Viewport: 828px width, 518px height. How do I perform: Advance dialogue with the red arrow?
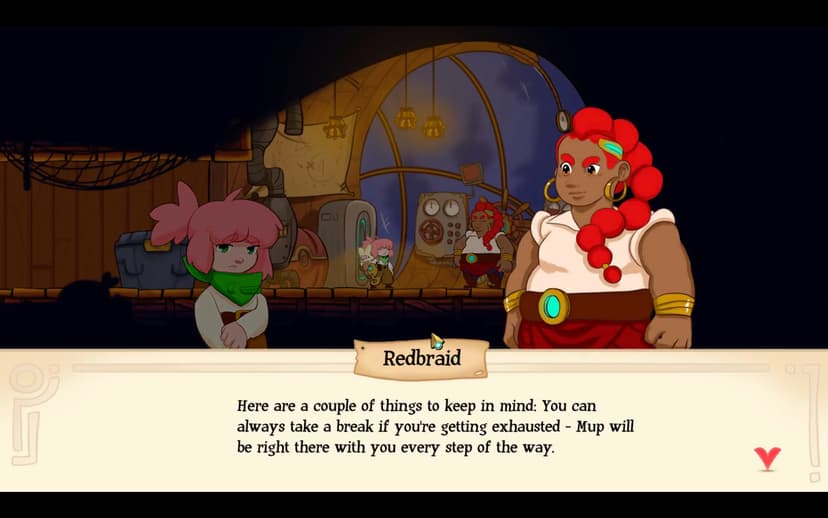coord(766,458)
